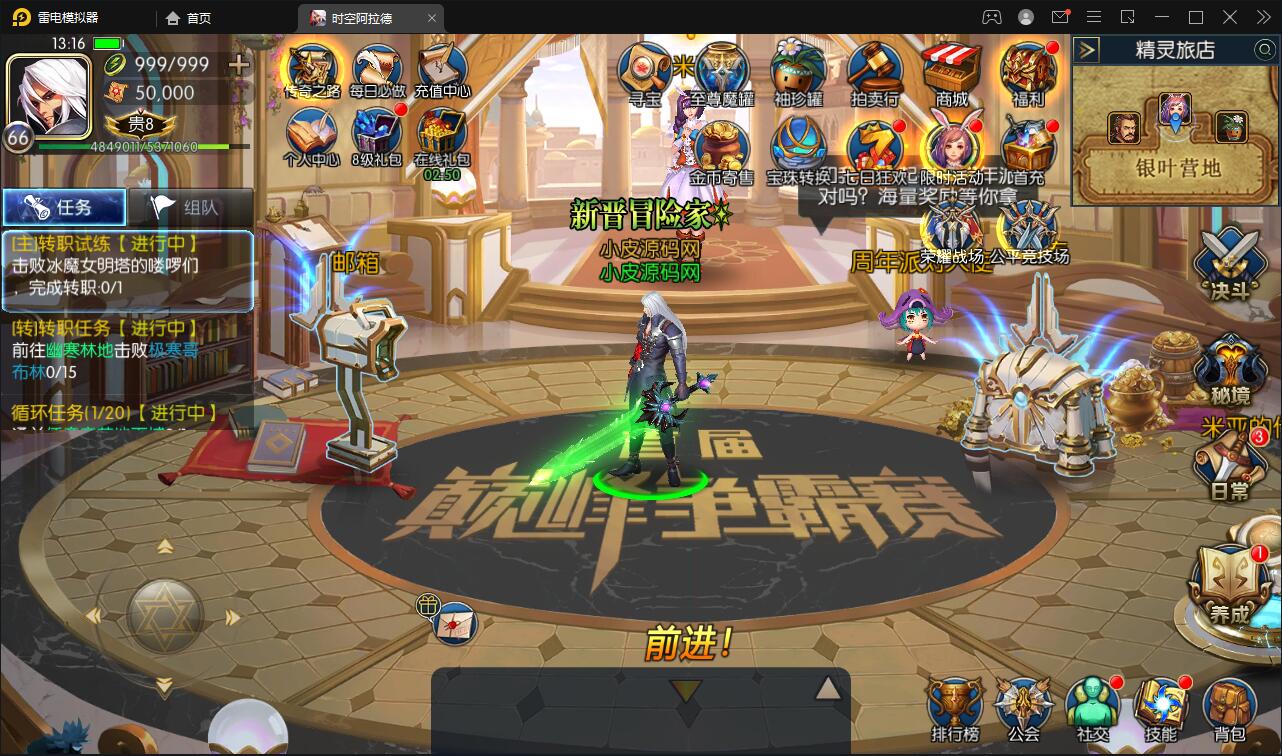Open the 寻宝 treasure hunt icon
Image resolution: width=1282 pixels, height=756 pixels.
[645, 70]
